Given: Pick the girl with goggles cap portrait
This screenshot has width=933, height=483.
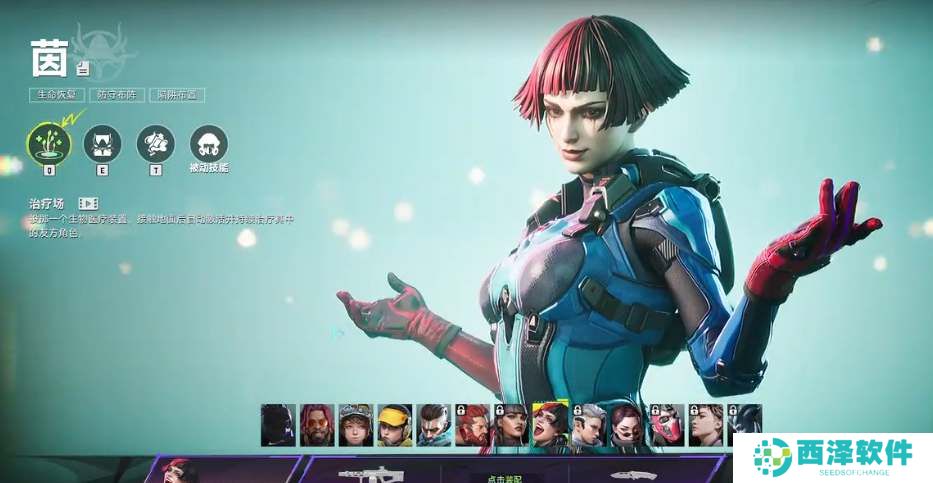Looking at the screenshot, I should [356, 425].
